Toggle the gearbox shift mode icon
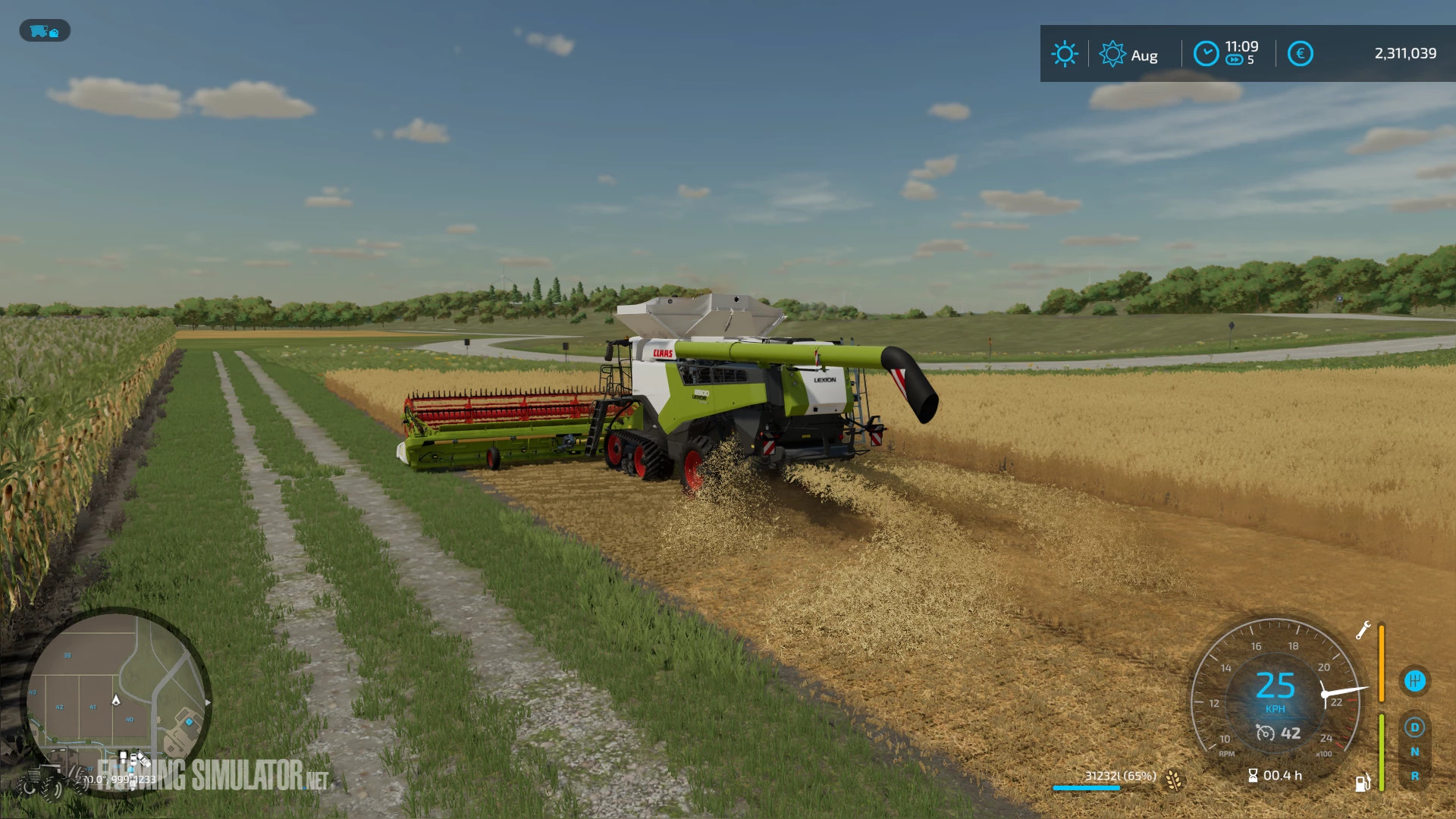The image size is (1456, 819). pos(1416,679)
